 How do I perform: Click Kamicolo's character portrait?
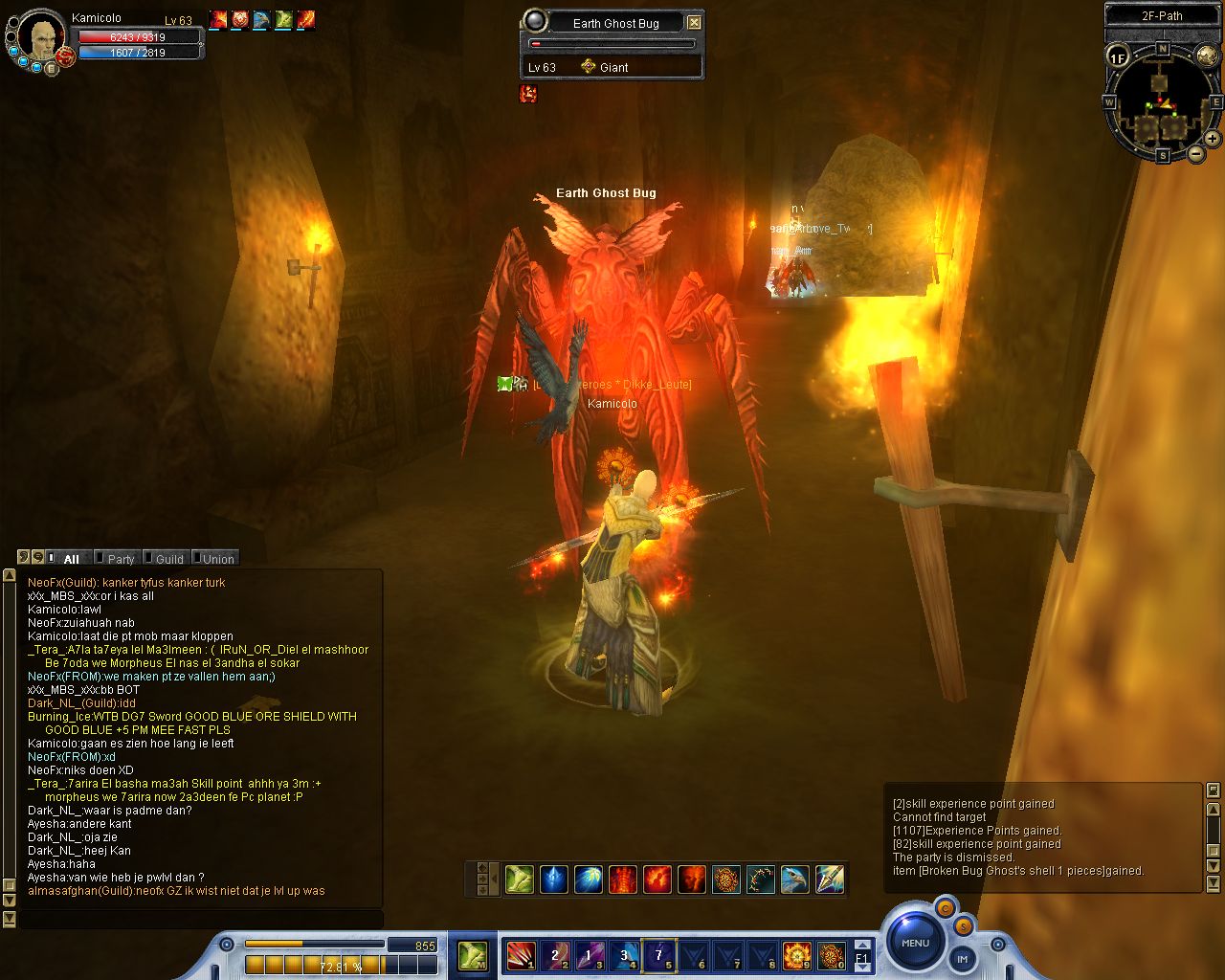42,38
